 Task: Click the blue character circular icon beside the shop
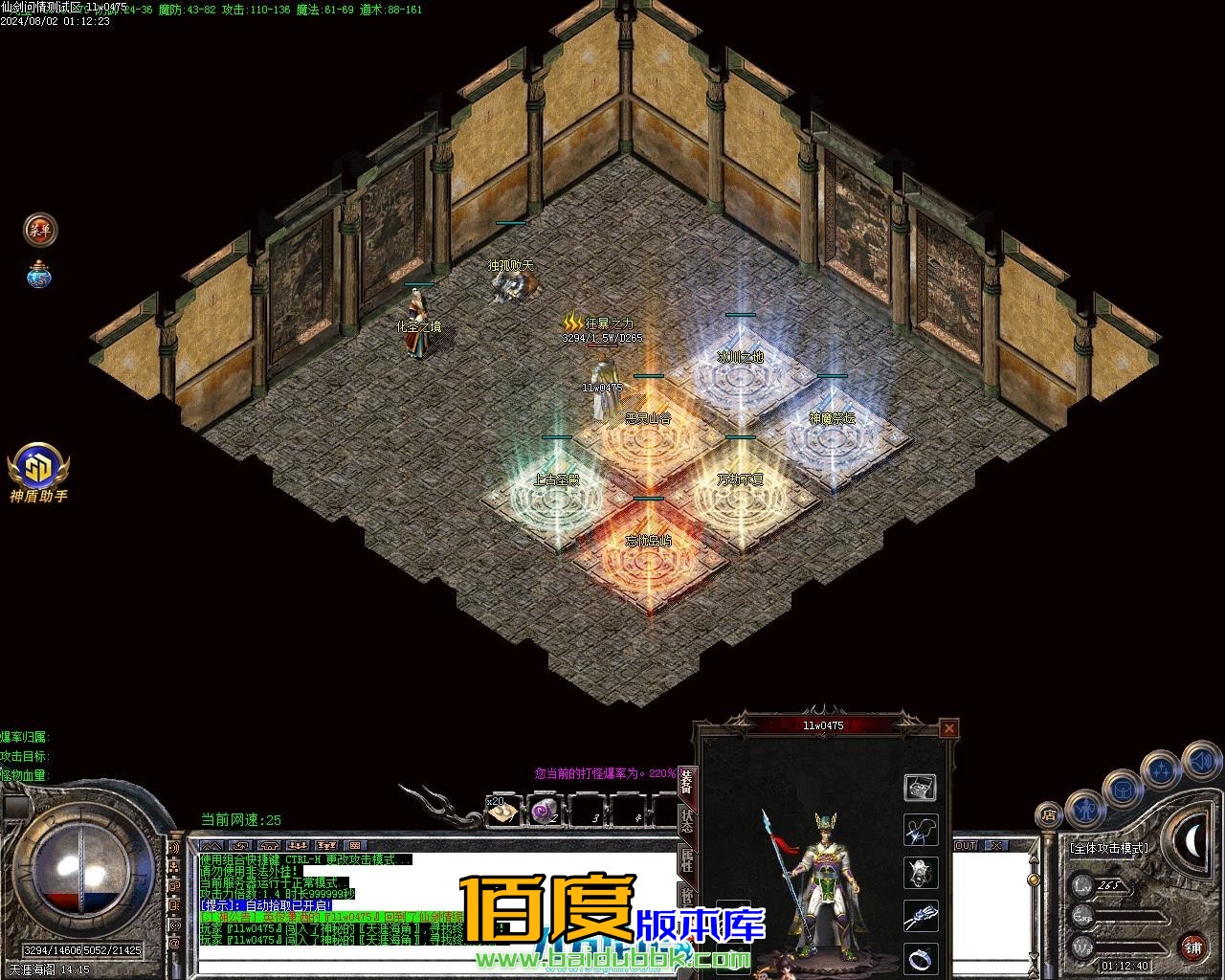[1085, 811]
